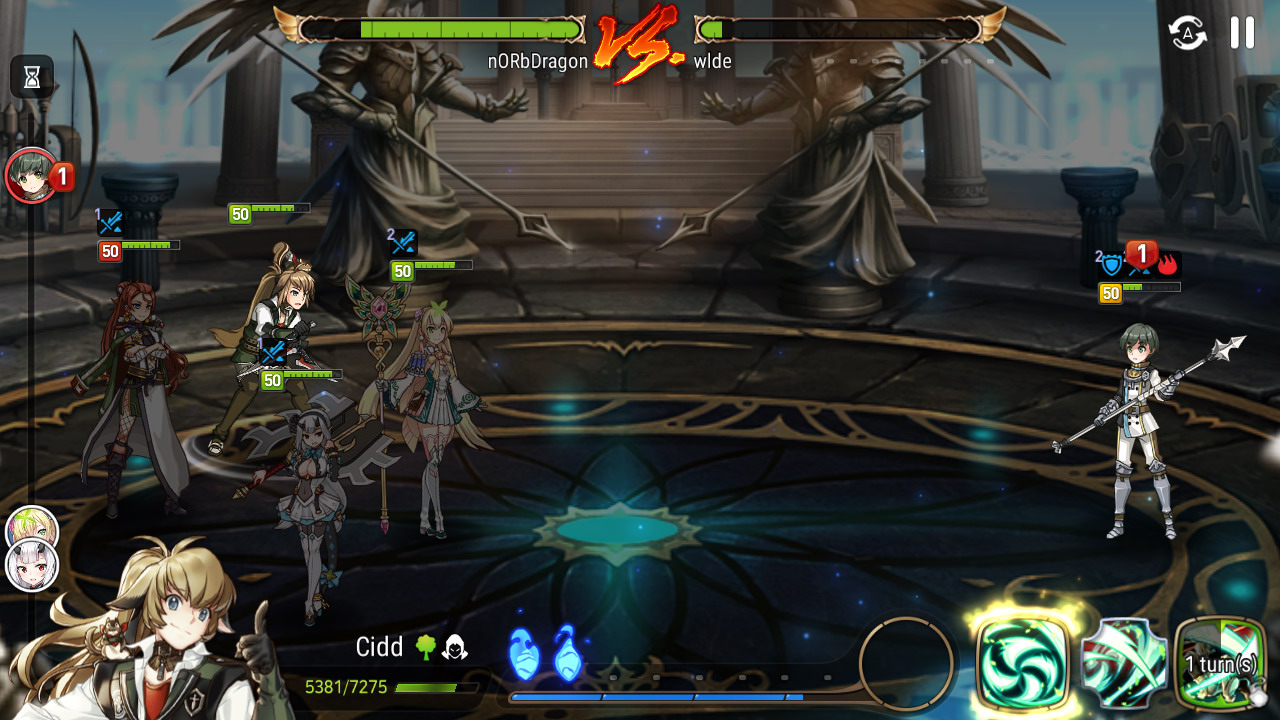
Task: Inspect Cidd's green tree element icon
Action: [x=425, y=648]
